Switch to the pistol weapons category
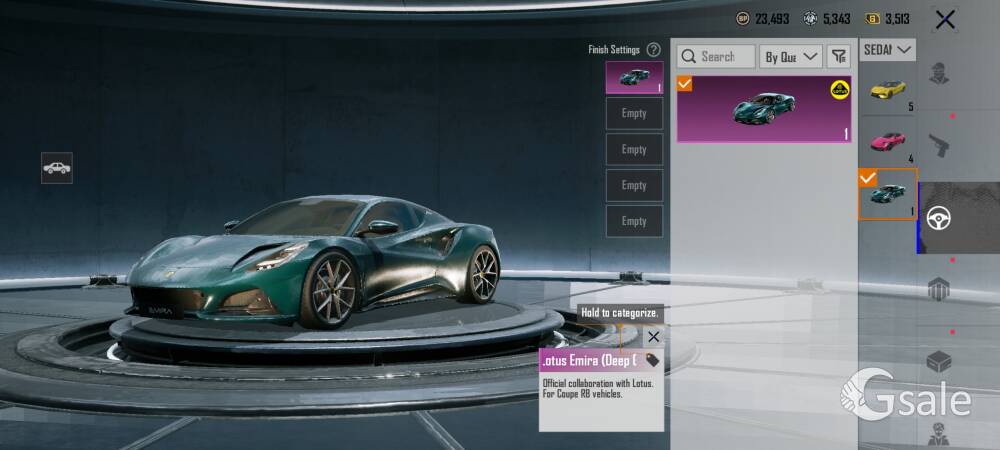Viewport: 1000px width, 450px height. [939, 147]
